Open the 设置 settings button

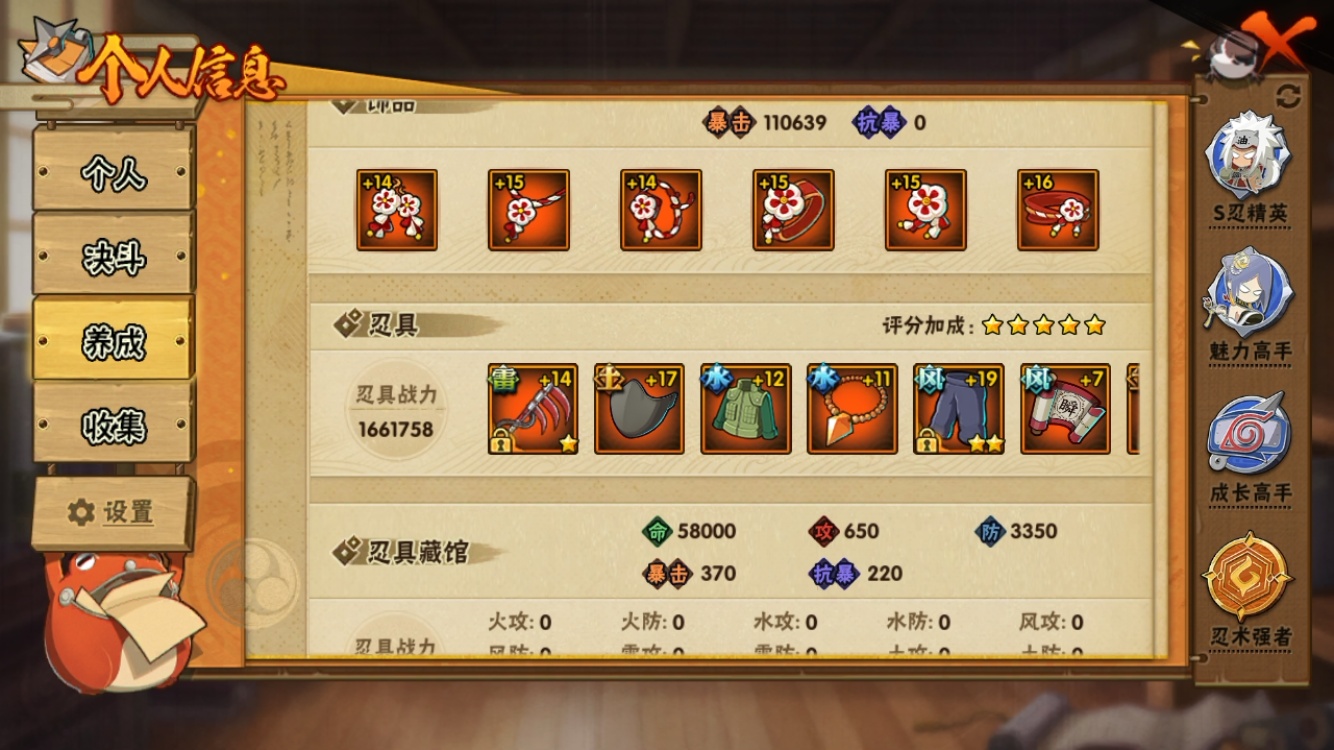[112, 512]
